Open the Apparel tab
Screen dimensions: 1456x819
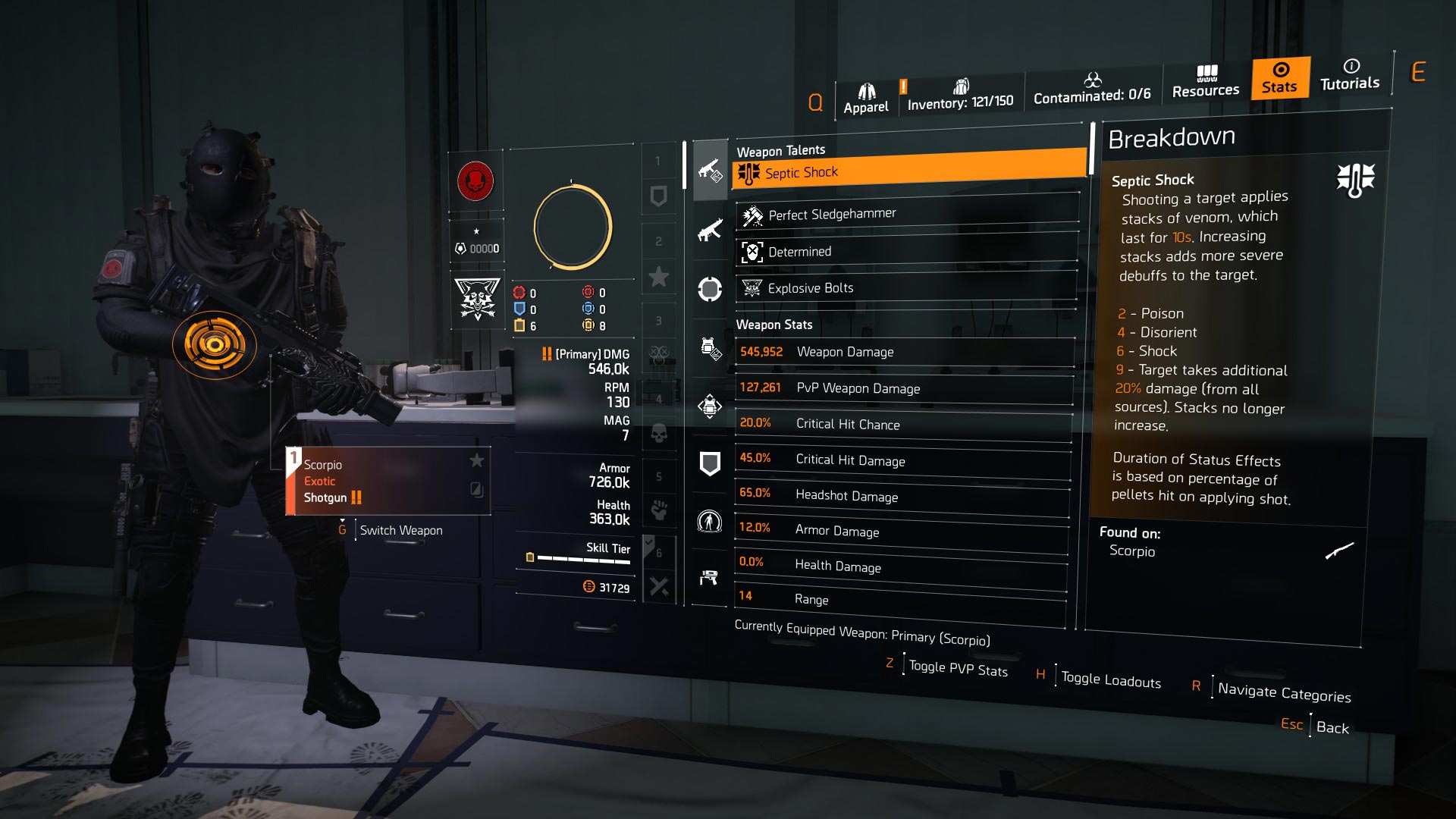(866, 99)
